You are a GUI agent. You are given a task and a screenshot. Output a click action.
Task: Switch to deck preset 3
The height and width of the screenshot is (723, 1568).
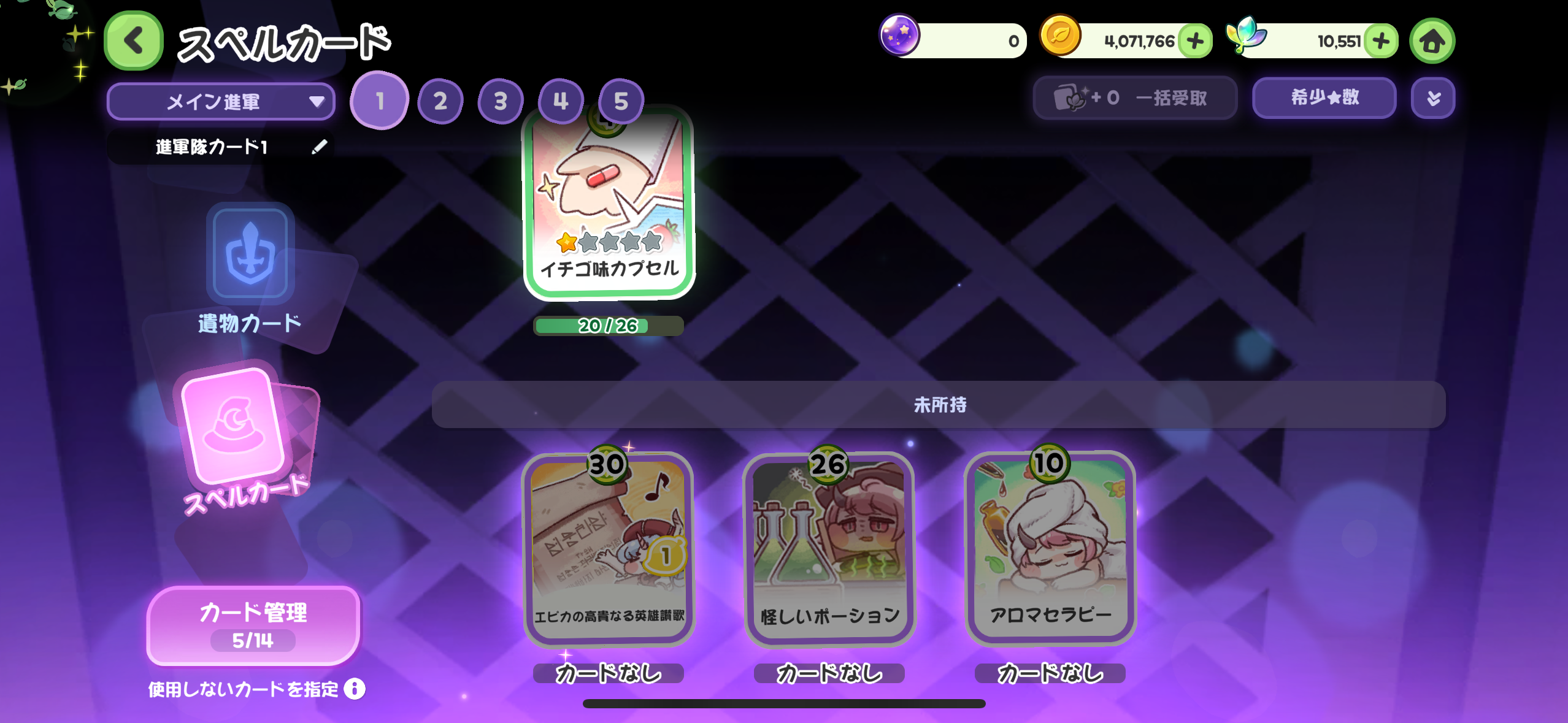[x=500, y=101]
